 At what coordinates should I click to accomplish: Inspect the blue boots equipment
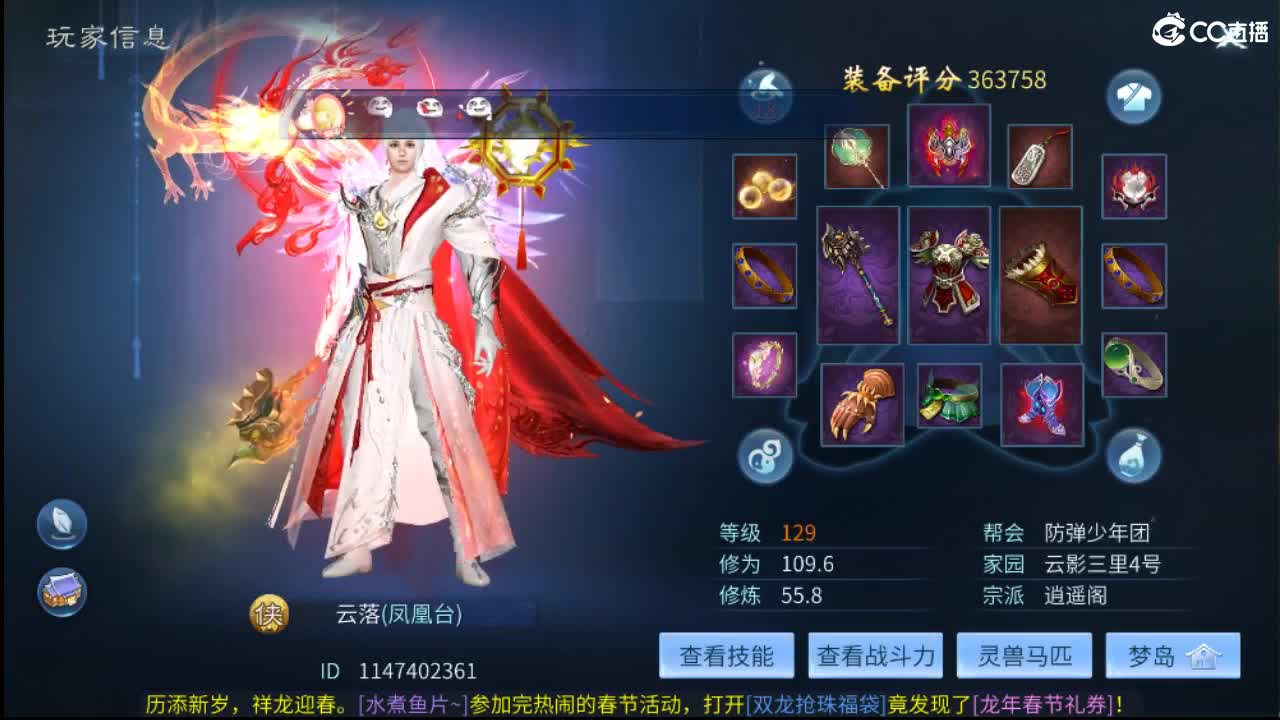pyautogui.click(x=1040, y=405)
